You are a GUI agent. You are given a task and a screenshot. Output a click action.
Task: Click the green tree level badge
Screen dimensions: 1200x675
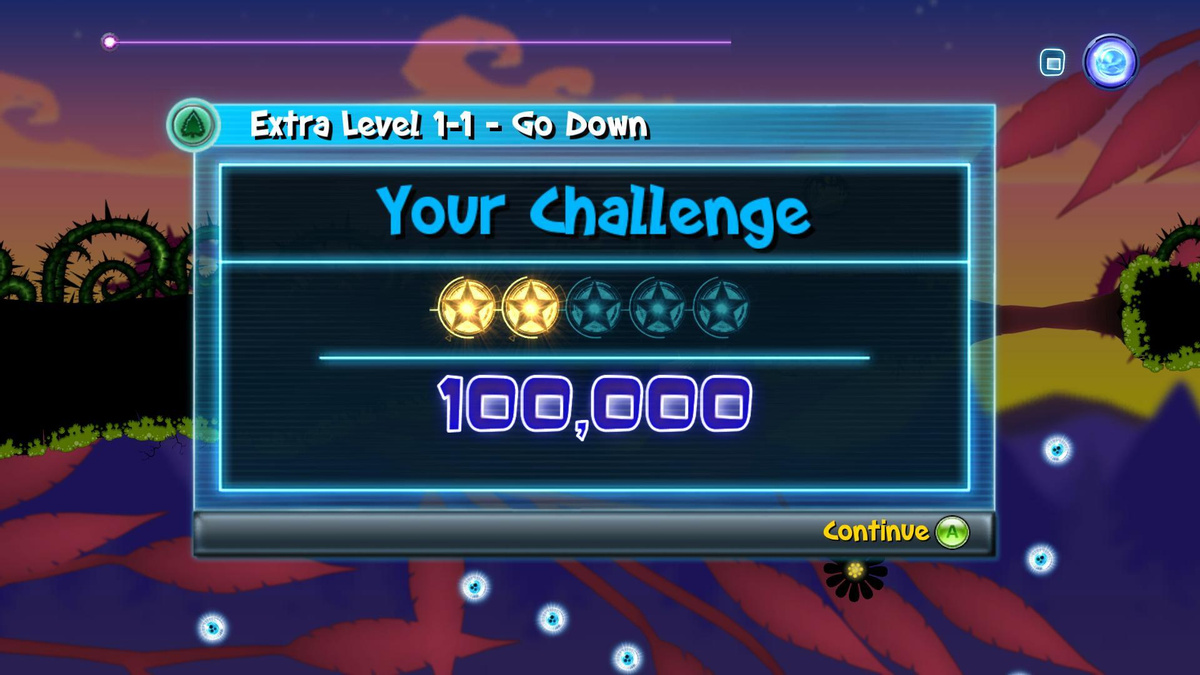(192, 126)
